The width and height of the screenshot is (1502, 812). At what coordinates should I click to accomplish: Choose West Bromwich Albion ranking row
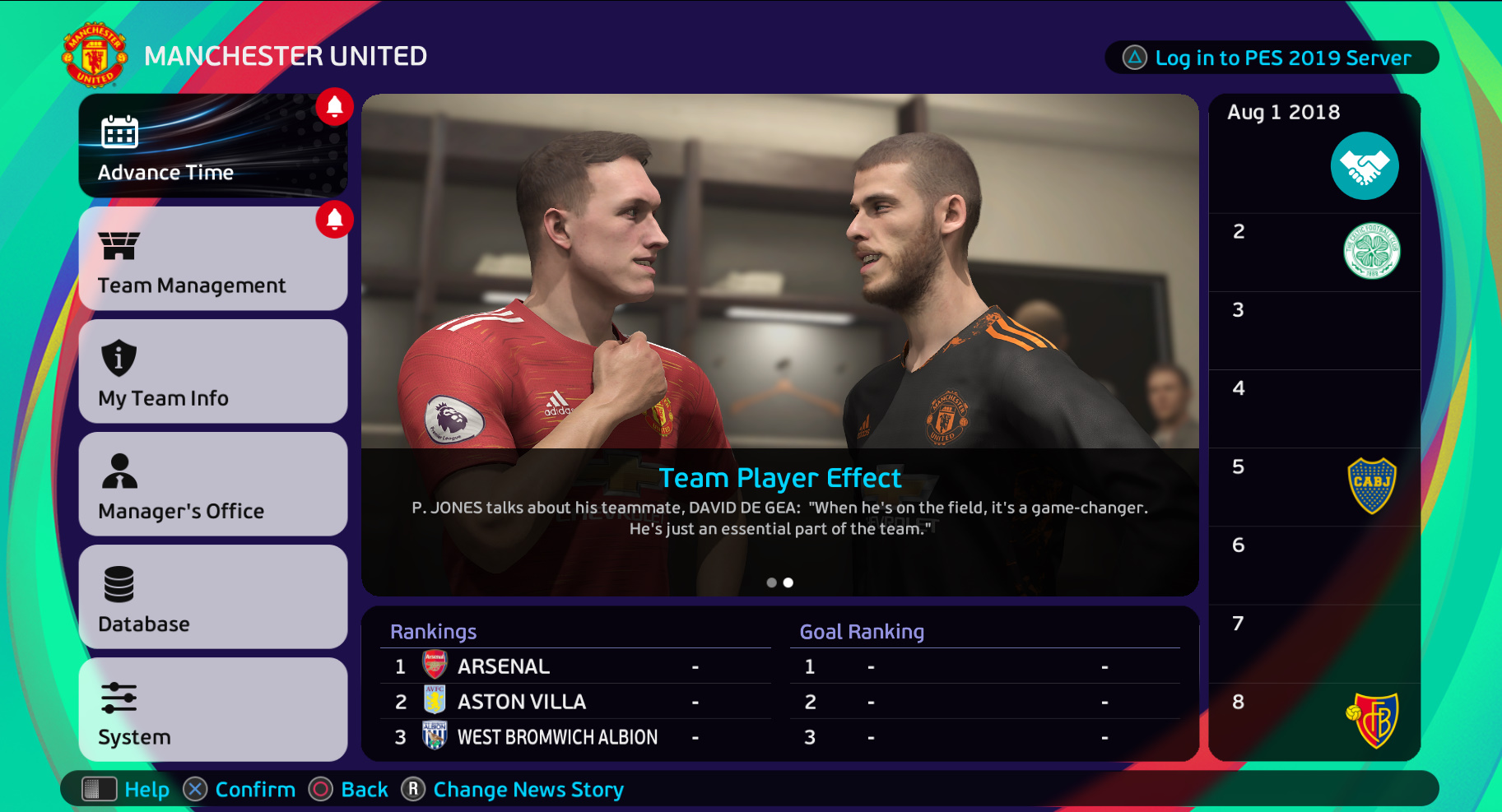pos(574,737)
